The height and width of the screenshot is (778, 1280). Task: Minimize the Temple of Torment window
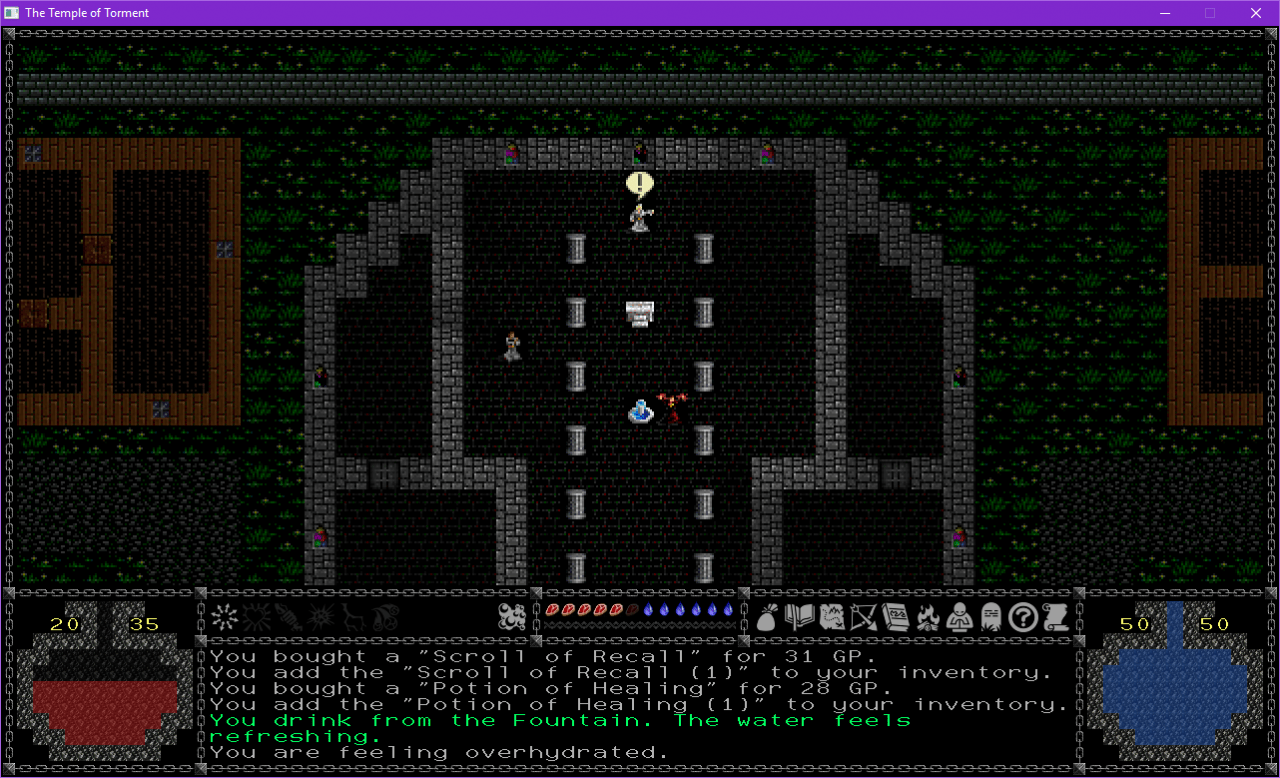point(1164,13)
